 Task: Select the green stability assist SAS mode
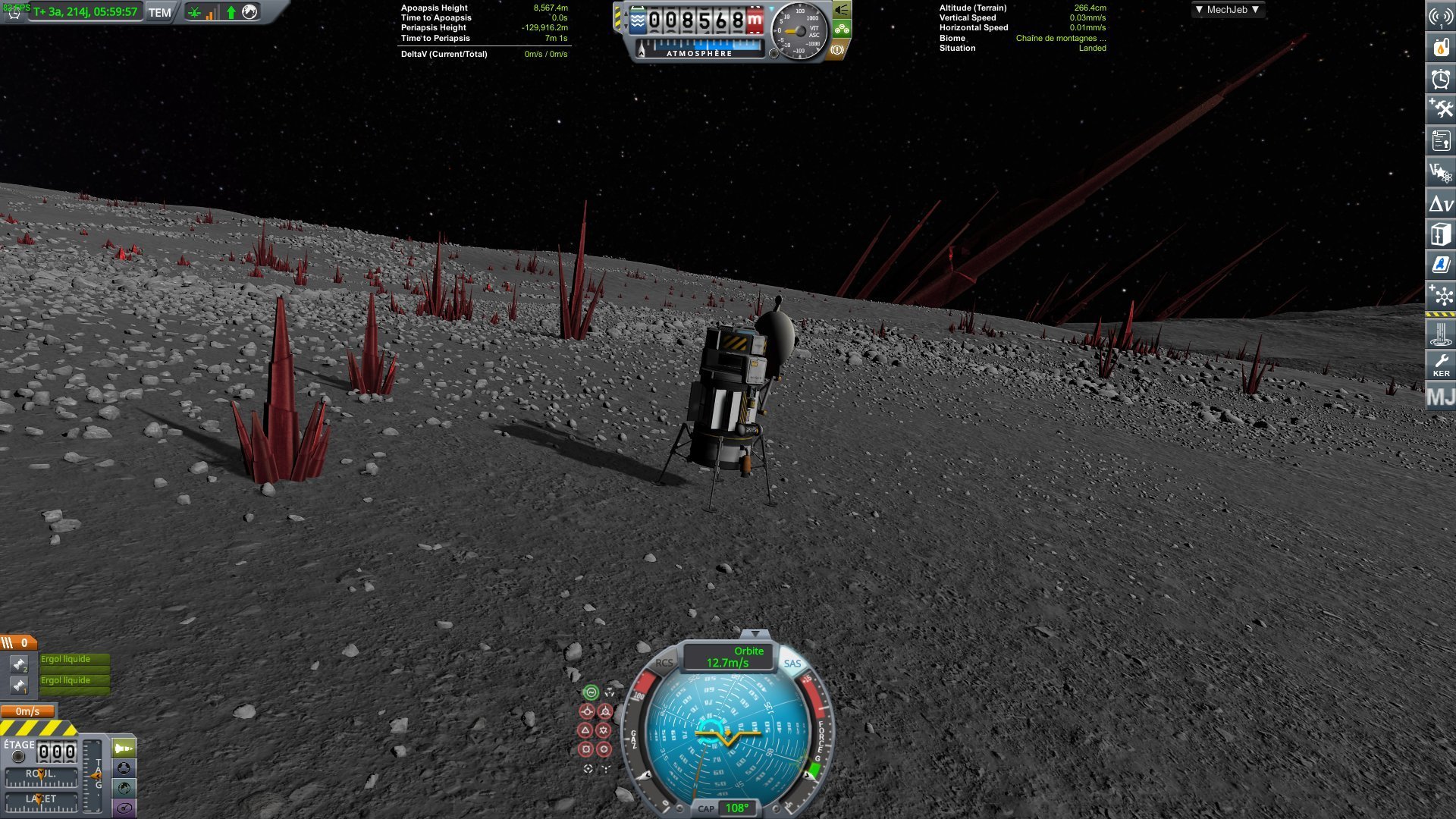point(590,692)
